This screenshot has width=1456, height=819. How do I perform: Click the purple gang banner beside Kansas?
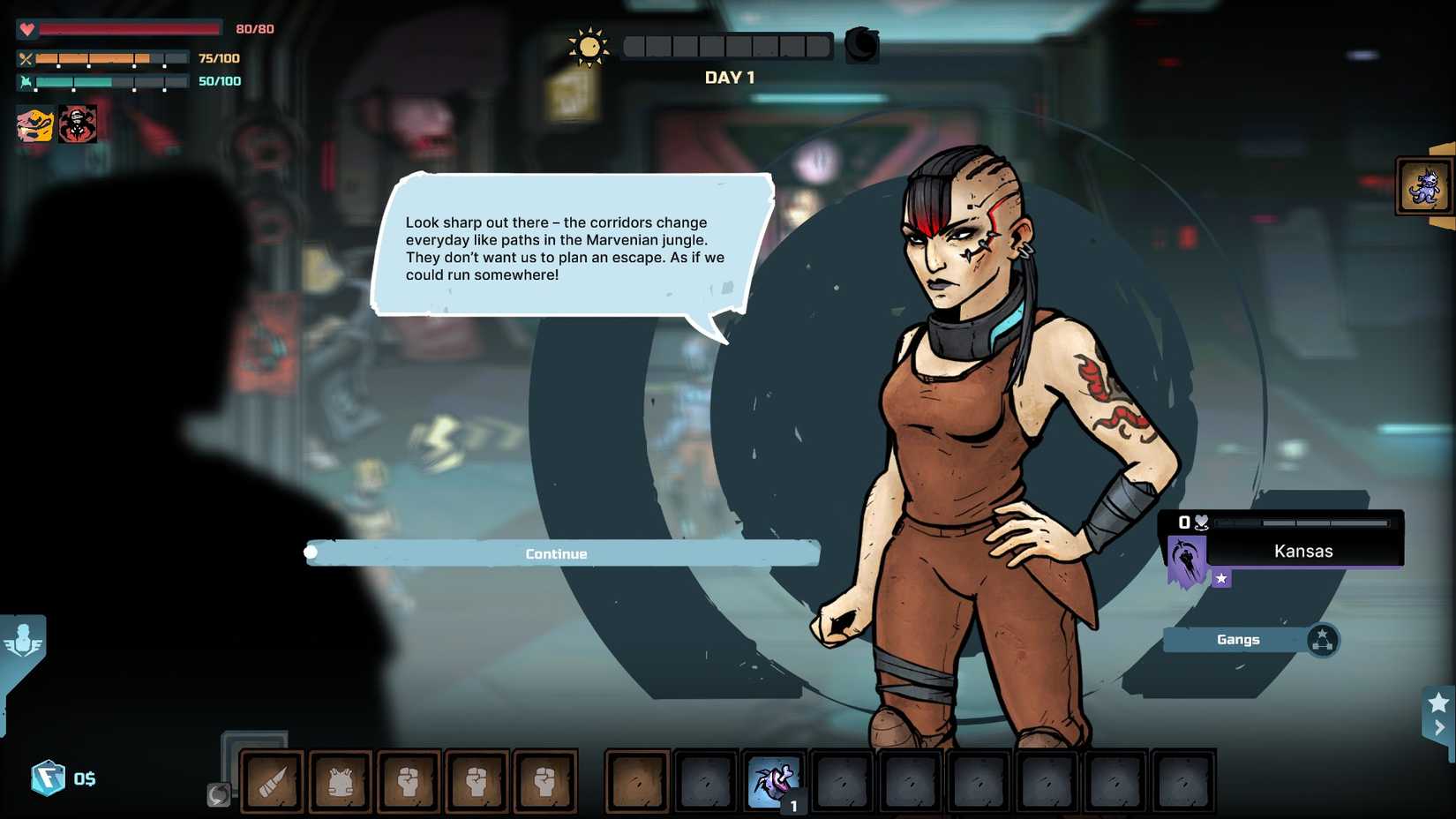tap(1186, 561)
